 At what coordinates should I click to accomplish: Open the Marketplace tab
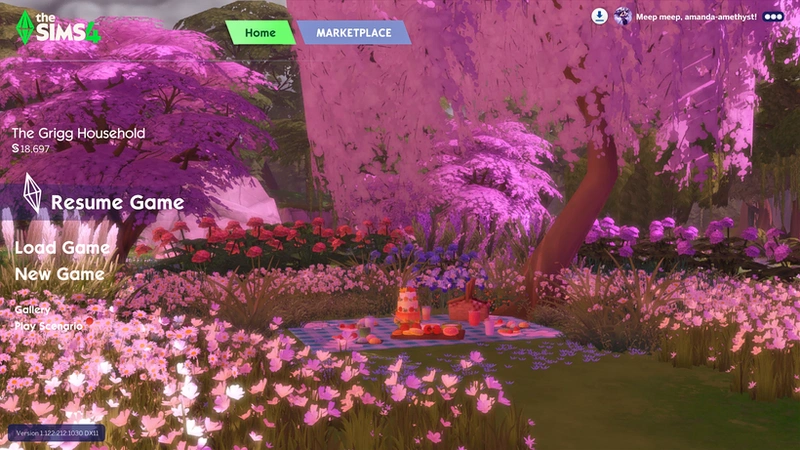(354, 33)
